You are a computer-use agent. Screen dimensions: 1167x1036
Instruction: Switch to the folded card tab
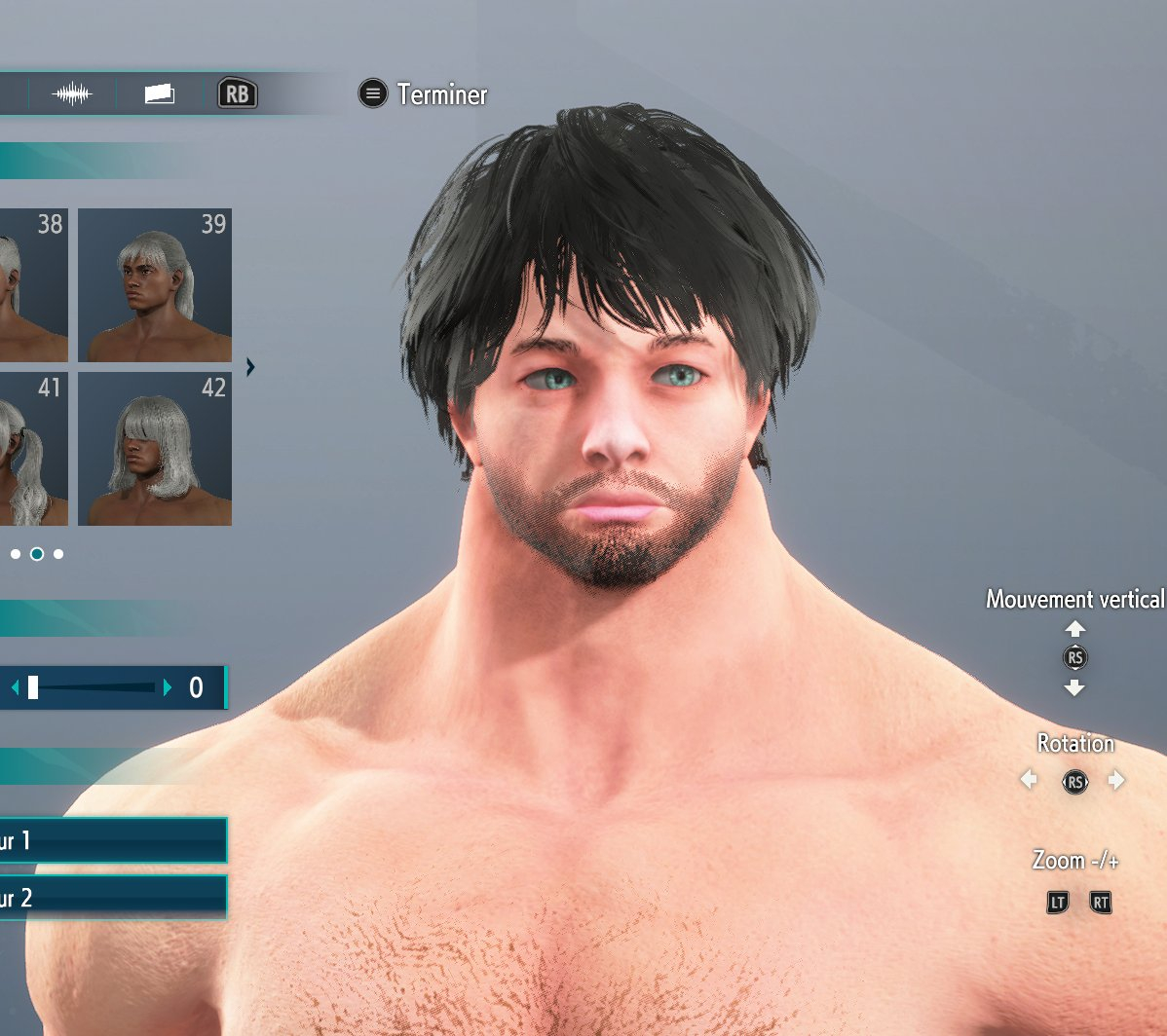[160, 94]
